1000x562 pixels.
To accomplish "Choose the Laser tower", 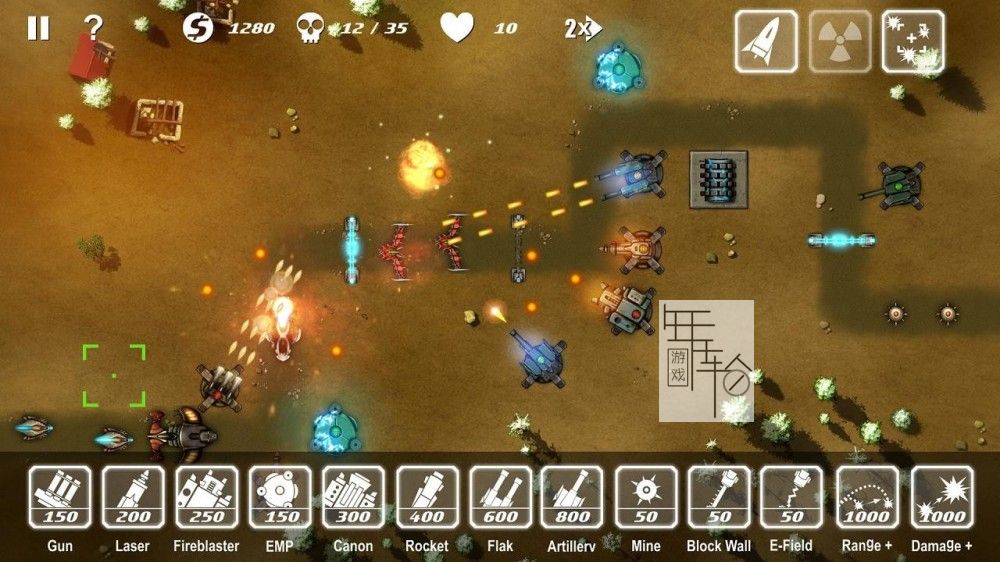I will point(133,497).
